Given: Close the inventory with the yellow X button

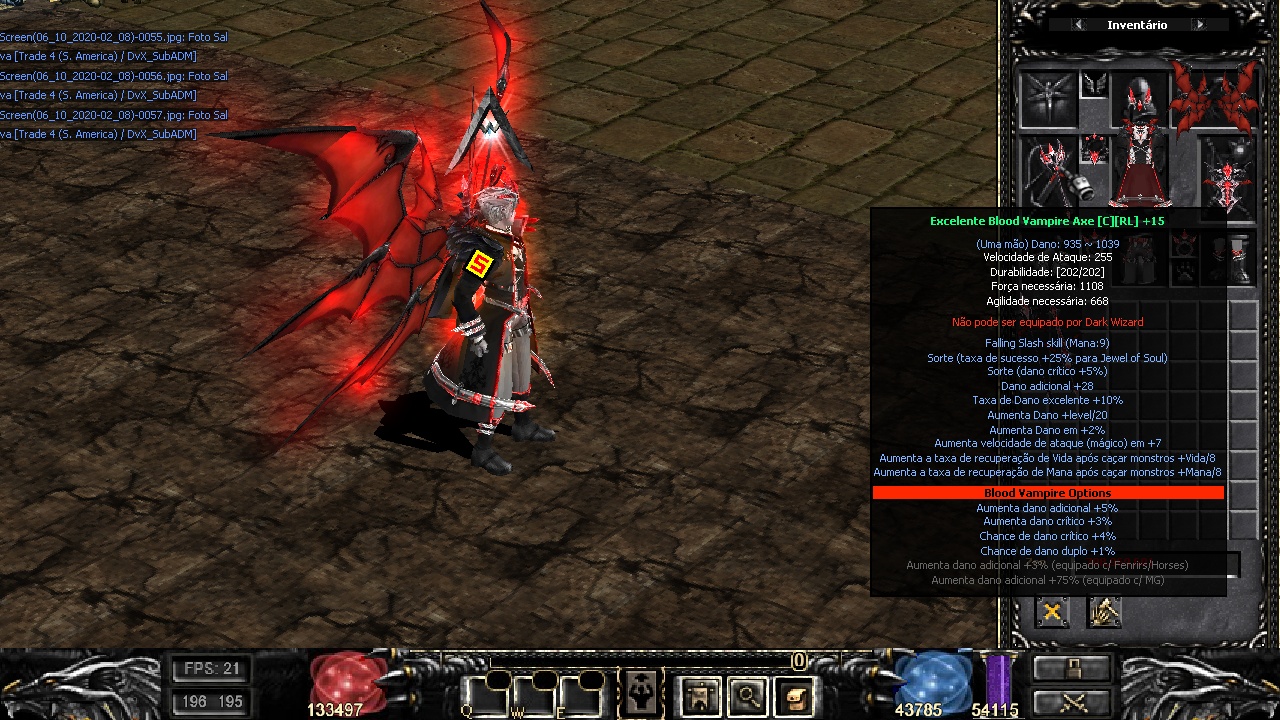Looking at the screenshot, I should click(1051, 612).
